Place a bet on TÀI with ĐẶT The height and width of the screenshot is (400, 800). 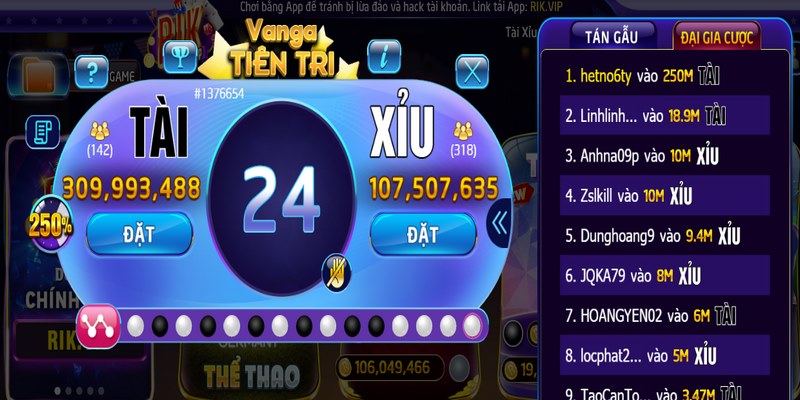tap(138, 234)
